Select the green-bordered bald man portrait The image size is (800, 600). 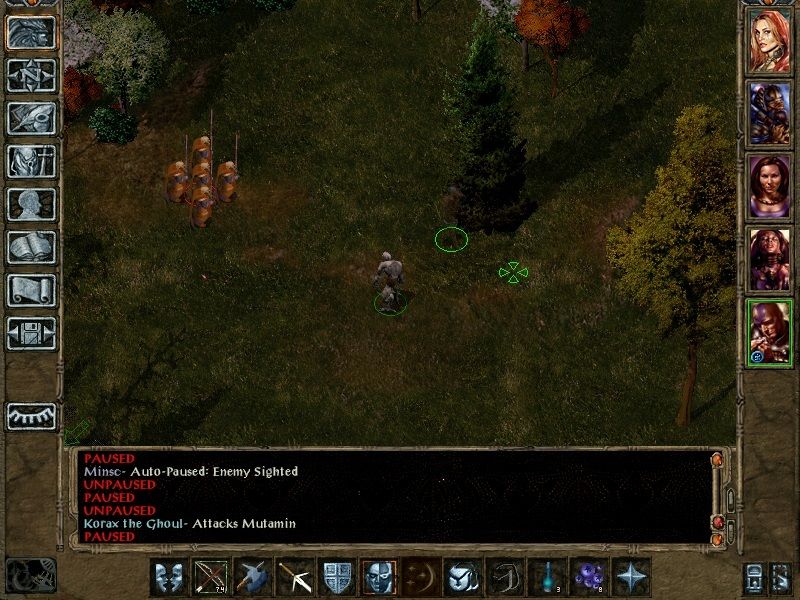(770, 332)
